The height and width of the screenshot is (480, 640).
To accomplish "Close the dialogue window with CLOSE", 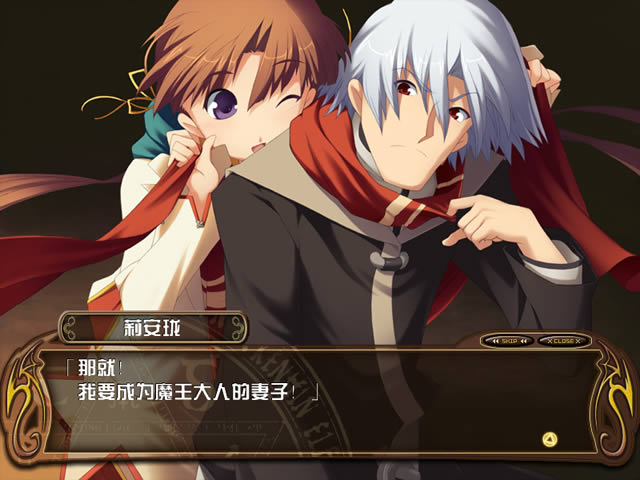I will tap(563, 341).
